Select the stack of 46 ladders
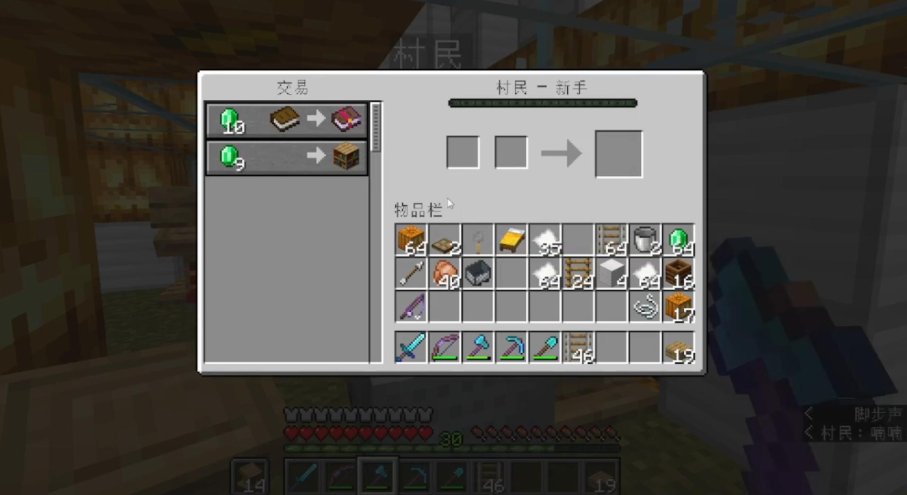The image size is (907, 495). tap(578, 347)
